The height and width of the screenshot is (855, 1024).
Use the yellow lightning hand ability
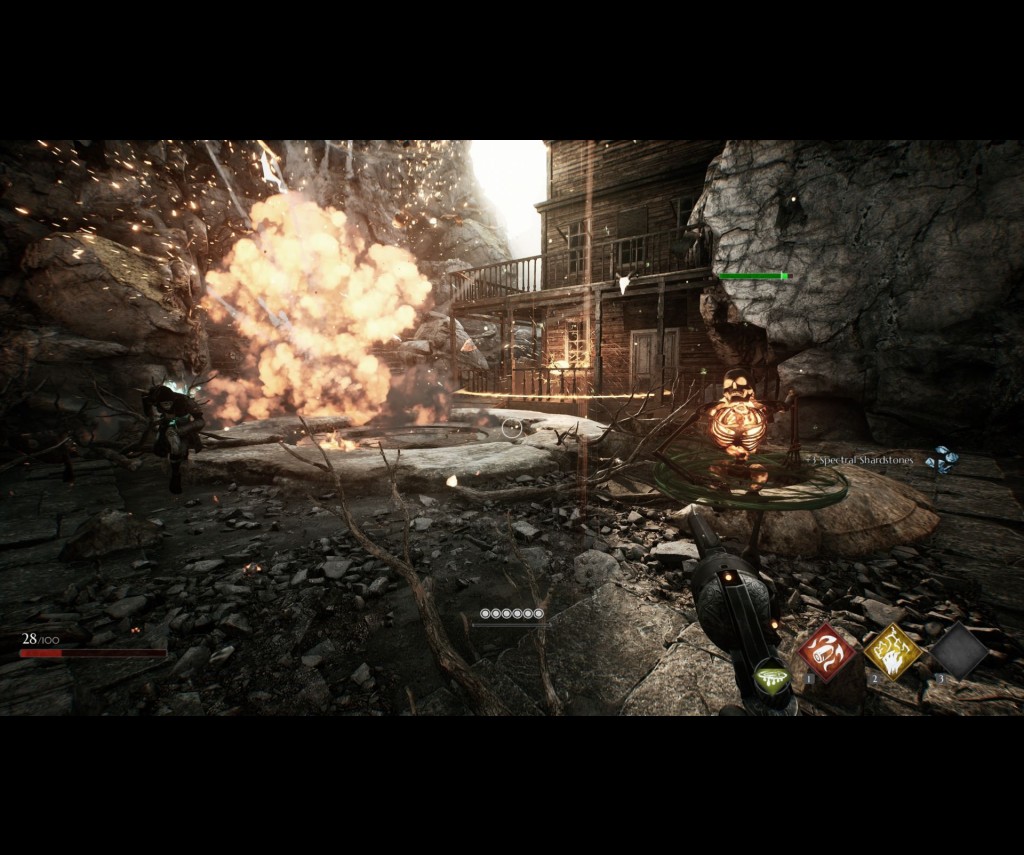[892, 652]
